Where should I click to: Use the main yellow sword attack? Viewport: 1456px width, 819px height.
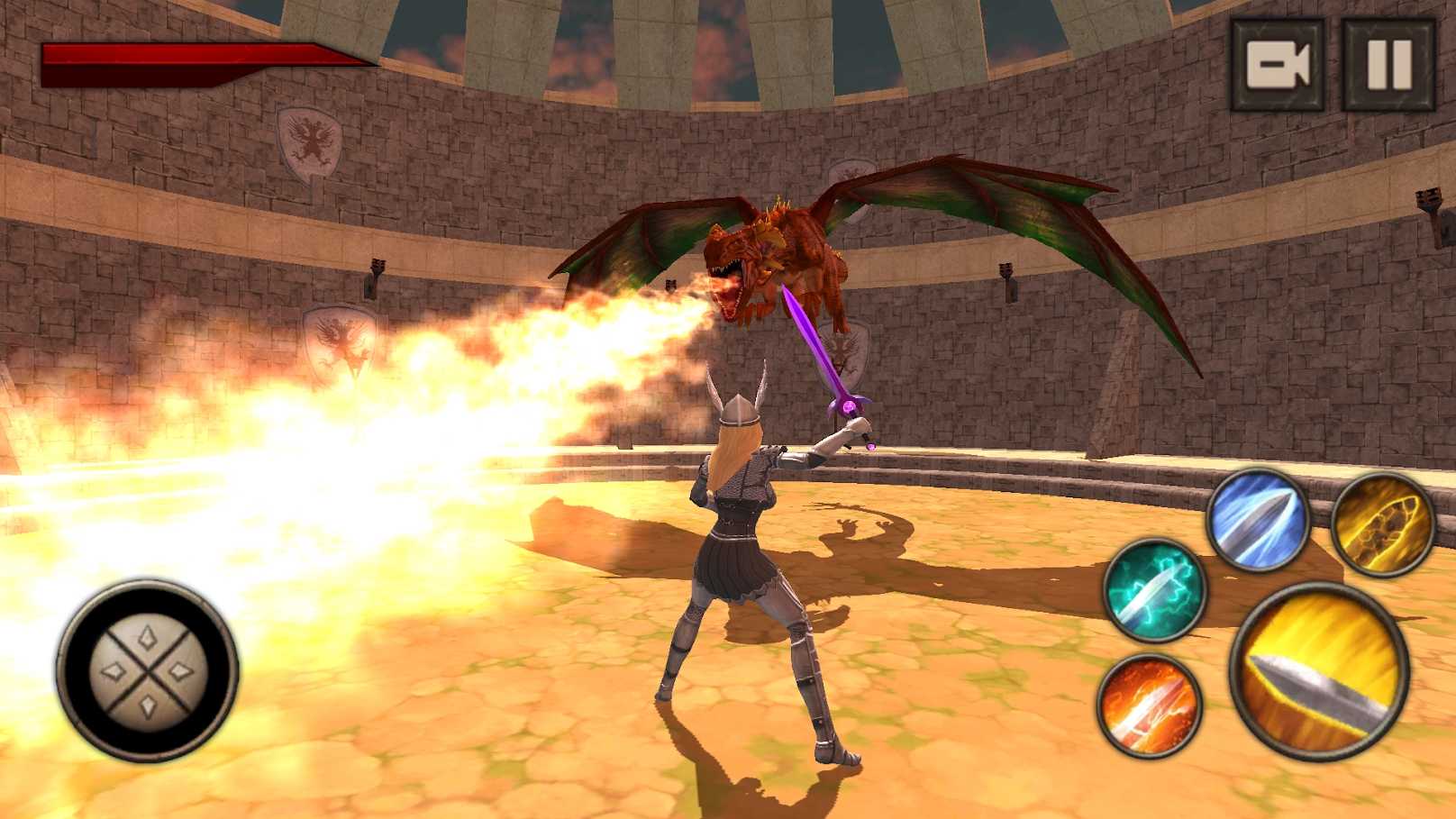coord(1319,671)
